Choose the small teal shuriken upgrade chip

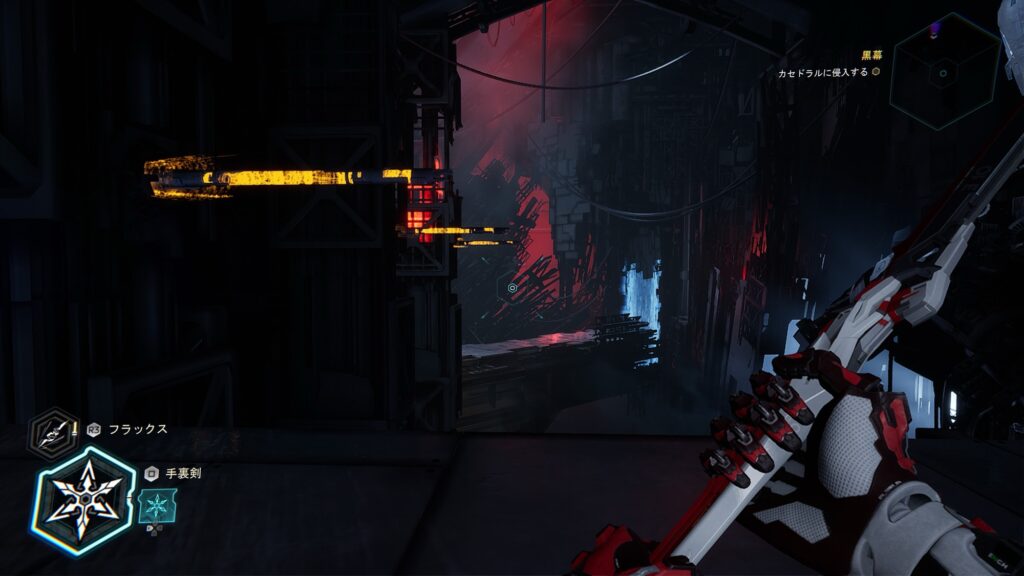(x=155, y=505)
